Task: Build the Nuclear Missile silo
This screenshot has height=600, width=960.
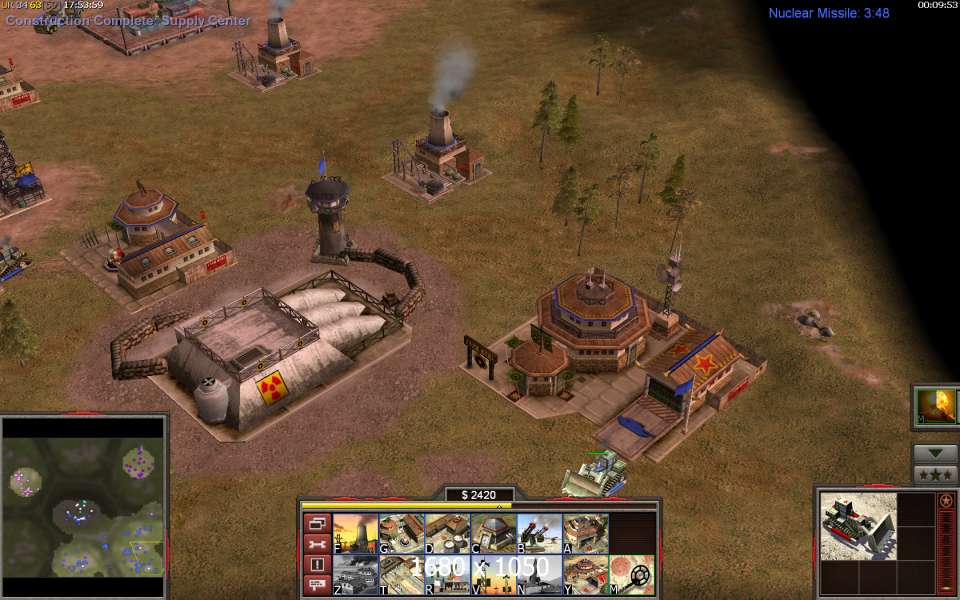Action: [540, 575]
